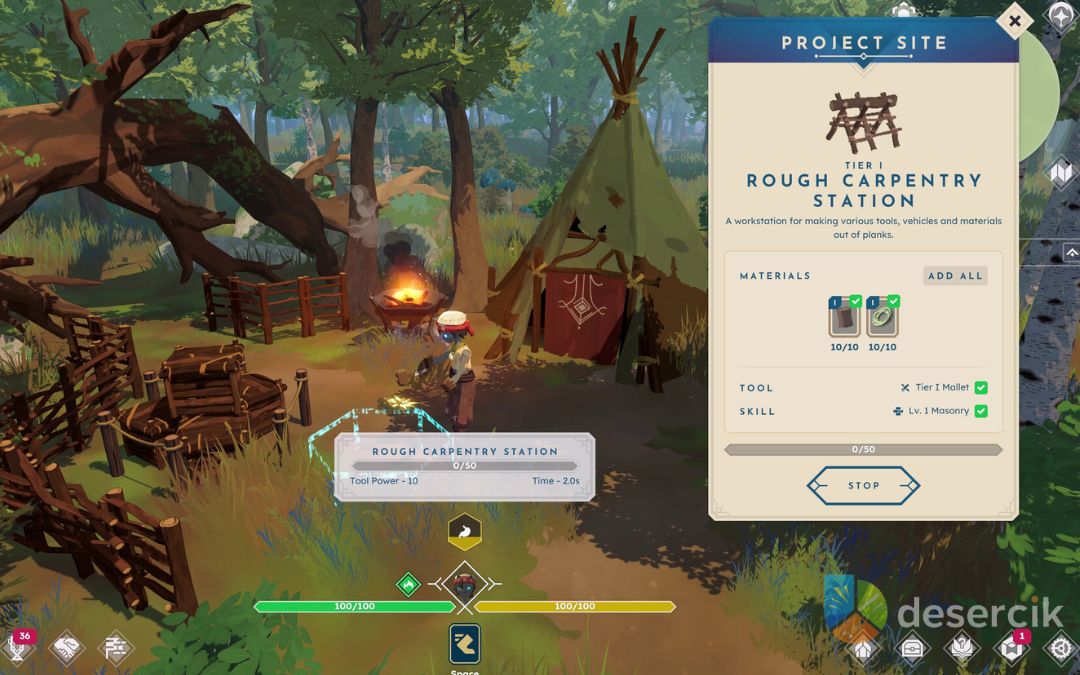Click the green diamond status icon
The height and width of the screenshot is (675, 1080).
coord(408,584)
